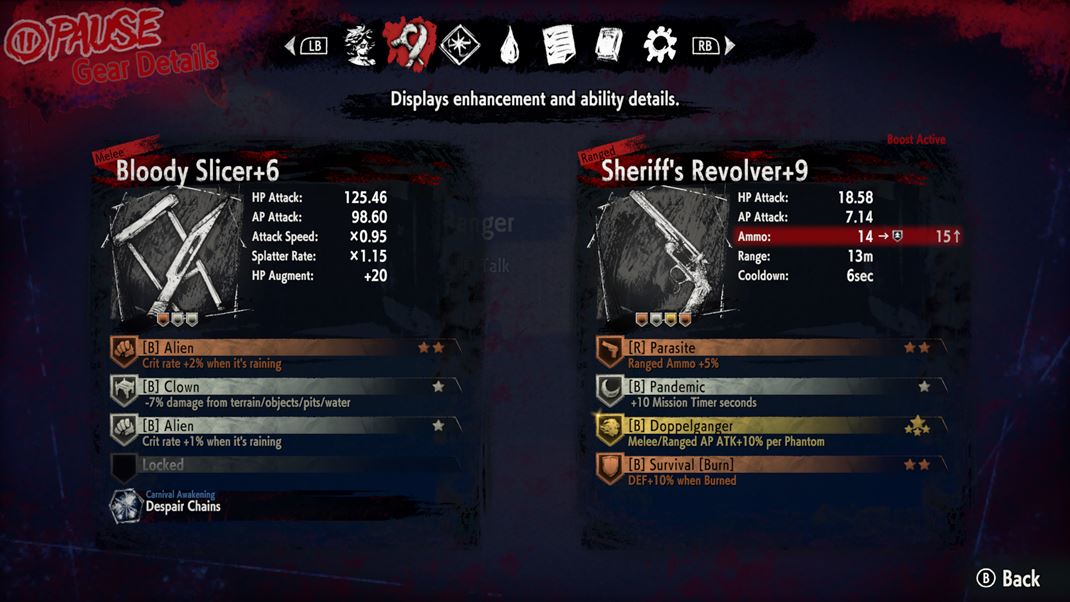The image size is (1070, 602).
Task: Click the left arrow beside the tabs
Action: point(291,46)
